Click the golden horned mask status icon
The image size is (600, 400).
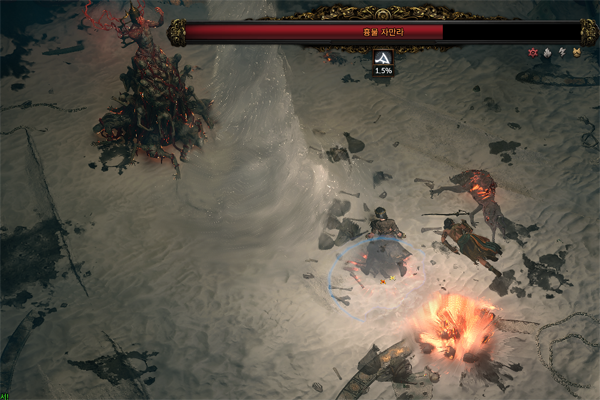pos(575,51)
